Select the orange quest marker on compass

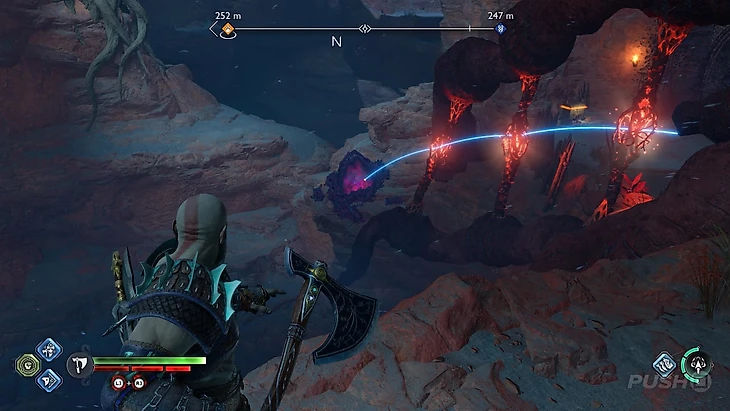pyautogui.click(x=228, y=30)
